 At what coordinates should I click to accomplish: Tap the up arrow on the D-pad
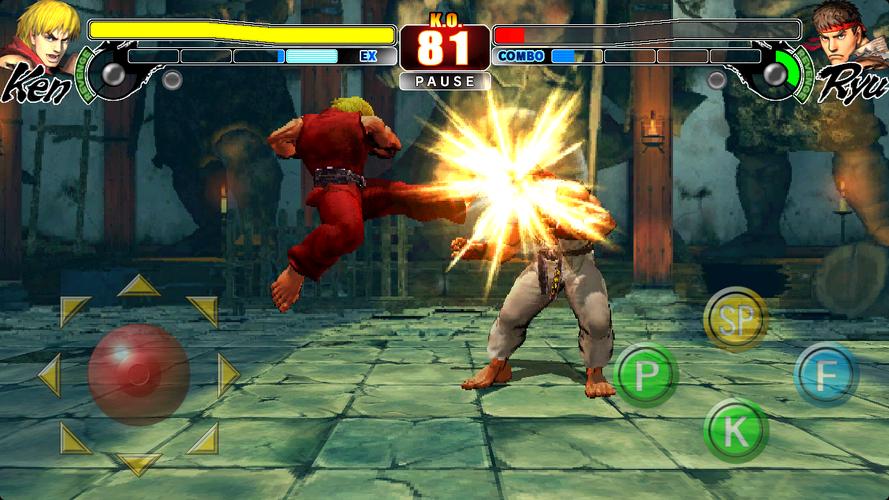coord(138,287)
